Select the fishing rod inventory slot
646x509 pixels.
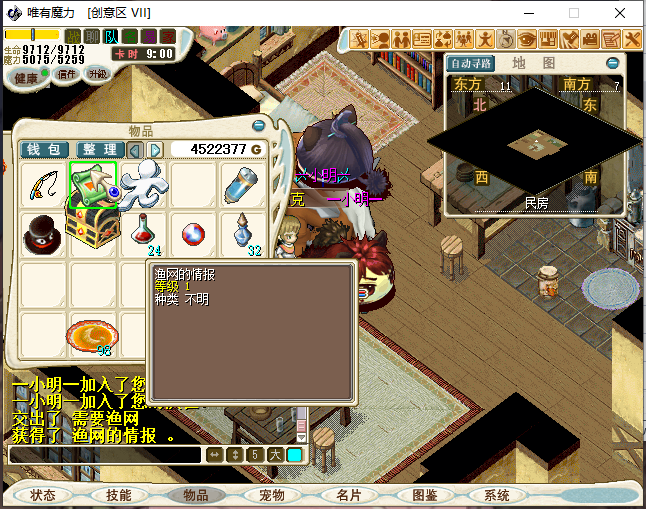coord(43,185)
